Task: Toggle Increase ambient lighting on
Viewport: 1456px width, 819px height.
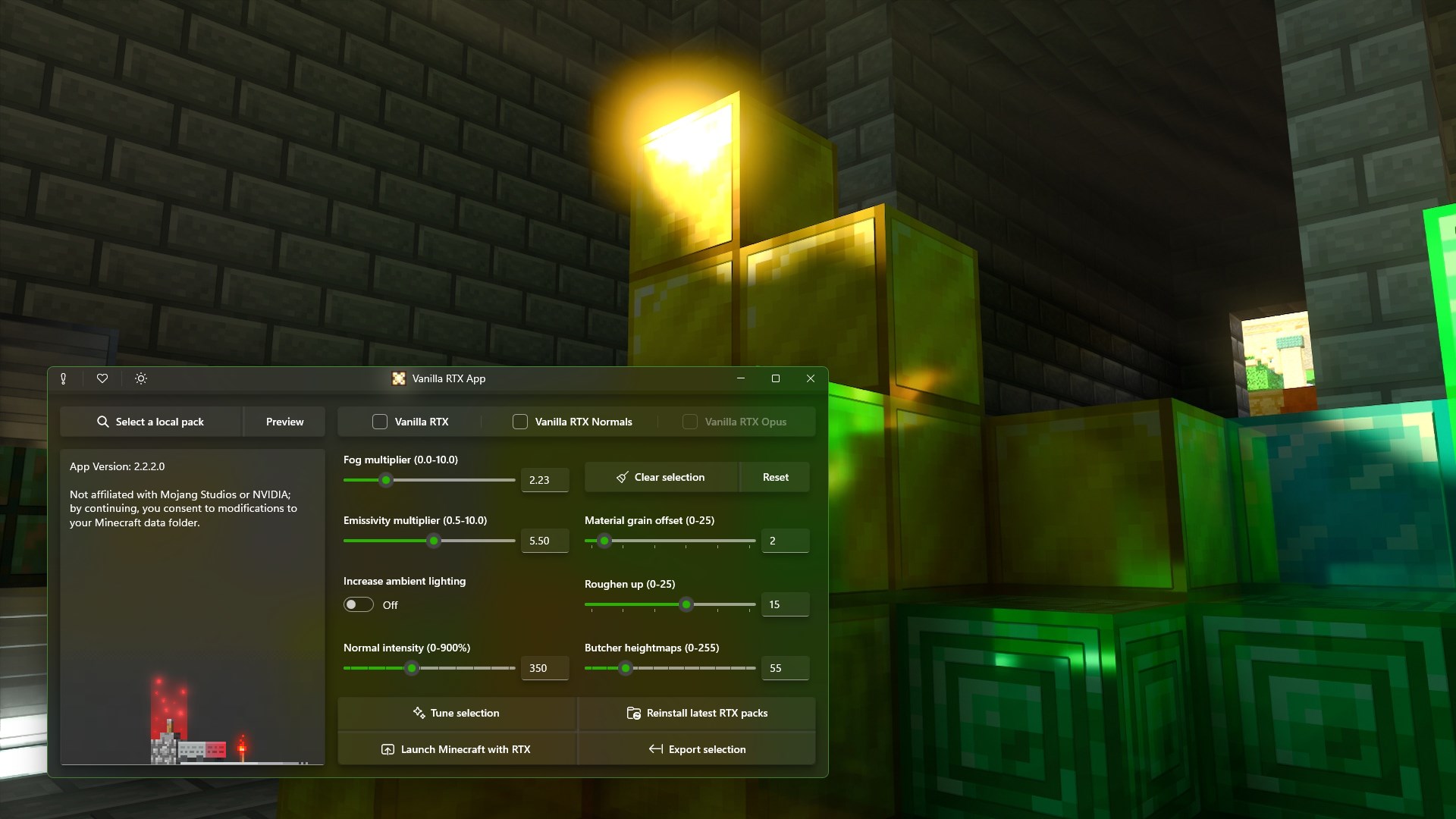Action: point(357,604)
